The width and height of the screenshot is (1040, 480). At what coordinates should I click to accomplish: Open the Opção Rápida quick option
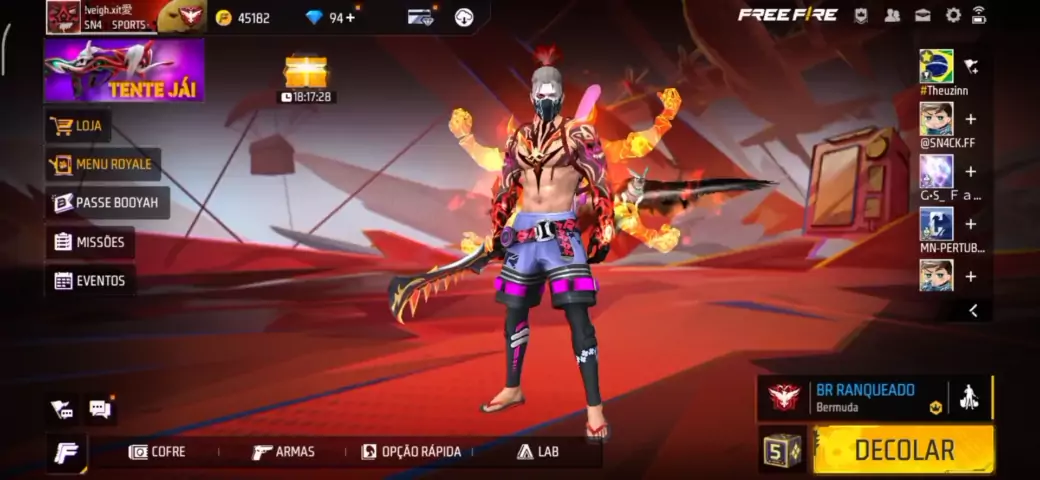pyautogui.click(x=411, y=452)
